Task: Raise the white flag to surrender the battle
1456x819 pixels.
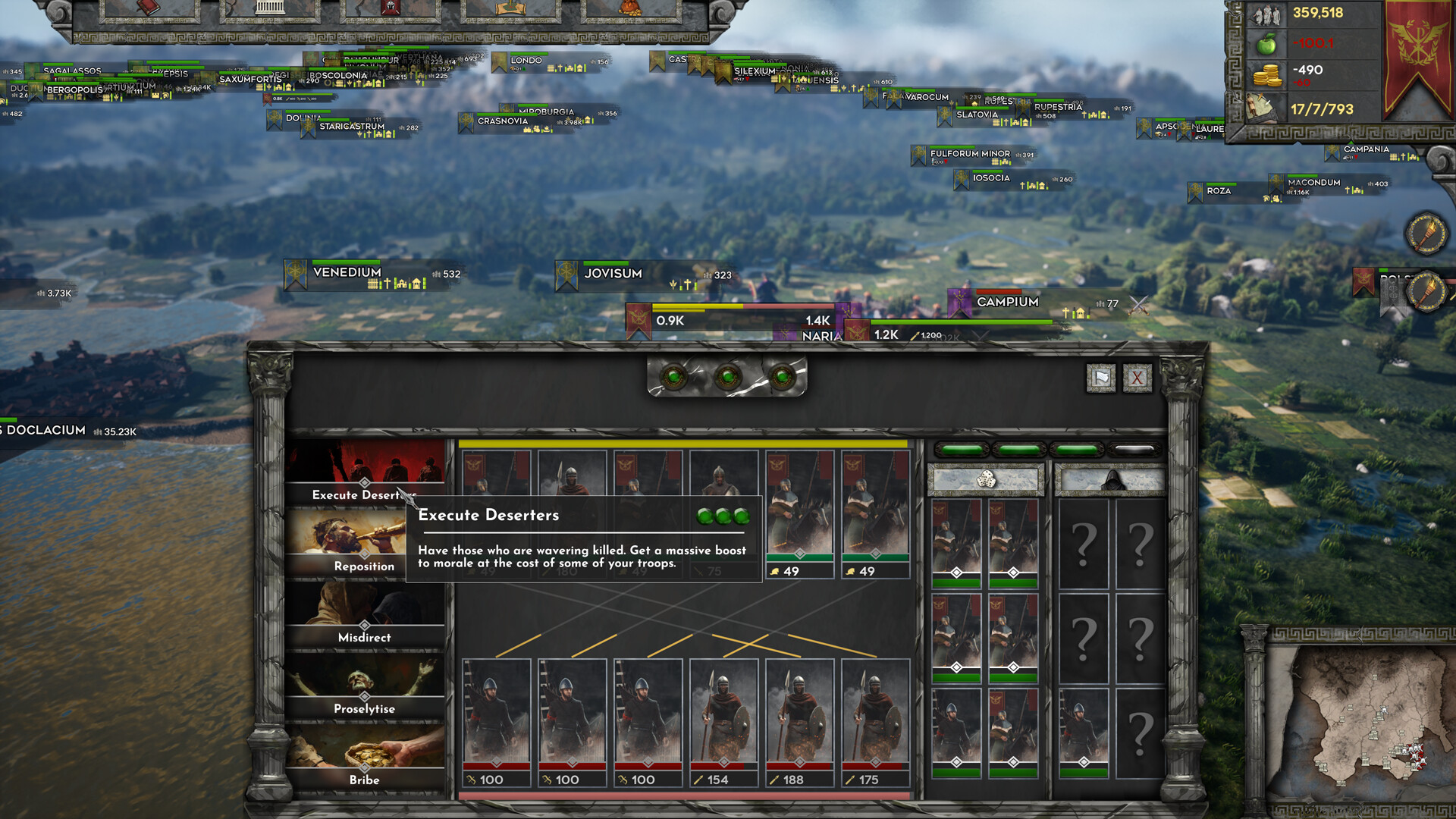Action: pyautogui.click(x=1100, y=378)
